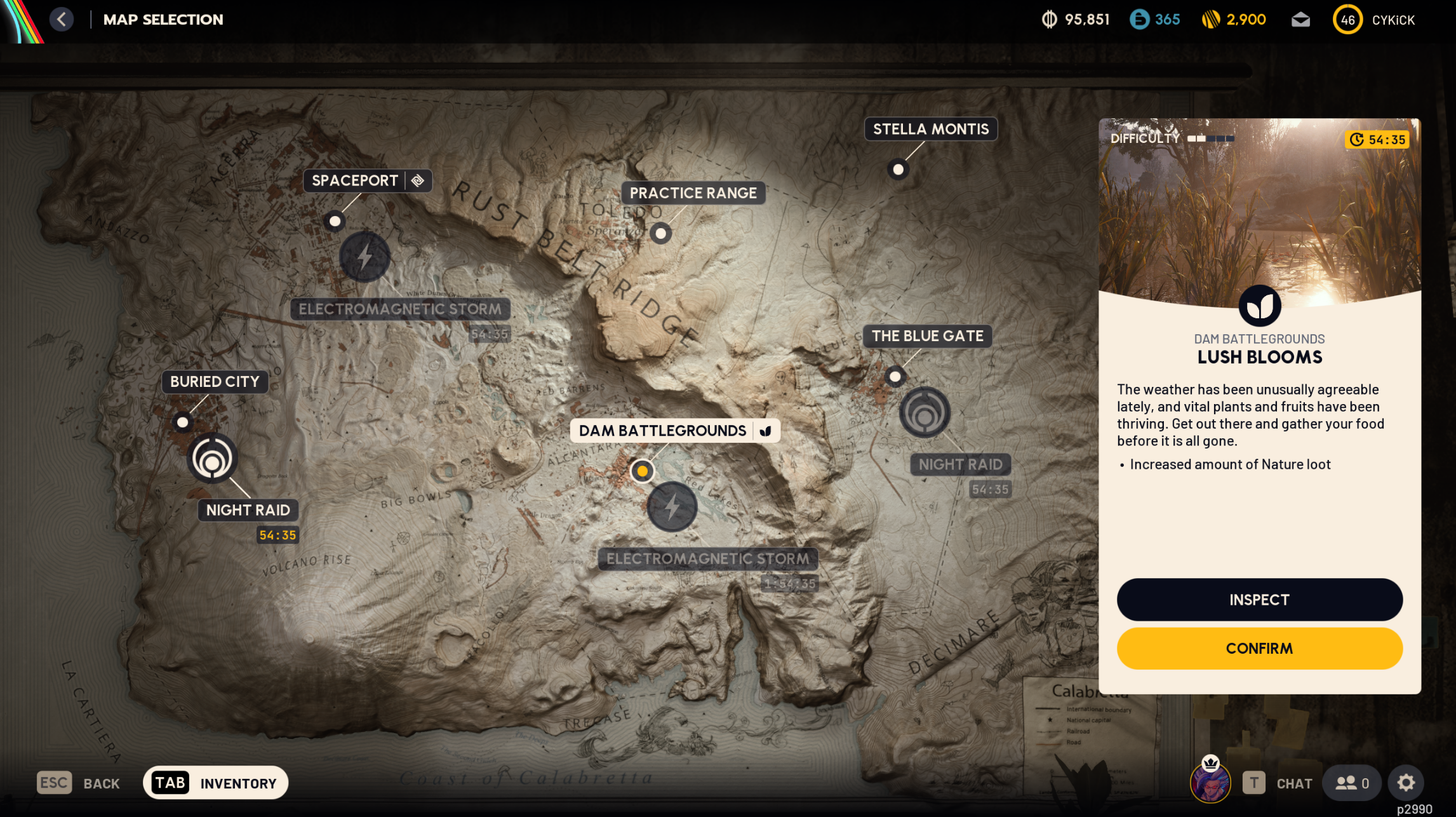Select the Spaceport map marker

tap(335, 220)
